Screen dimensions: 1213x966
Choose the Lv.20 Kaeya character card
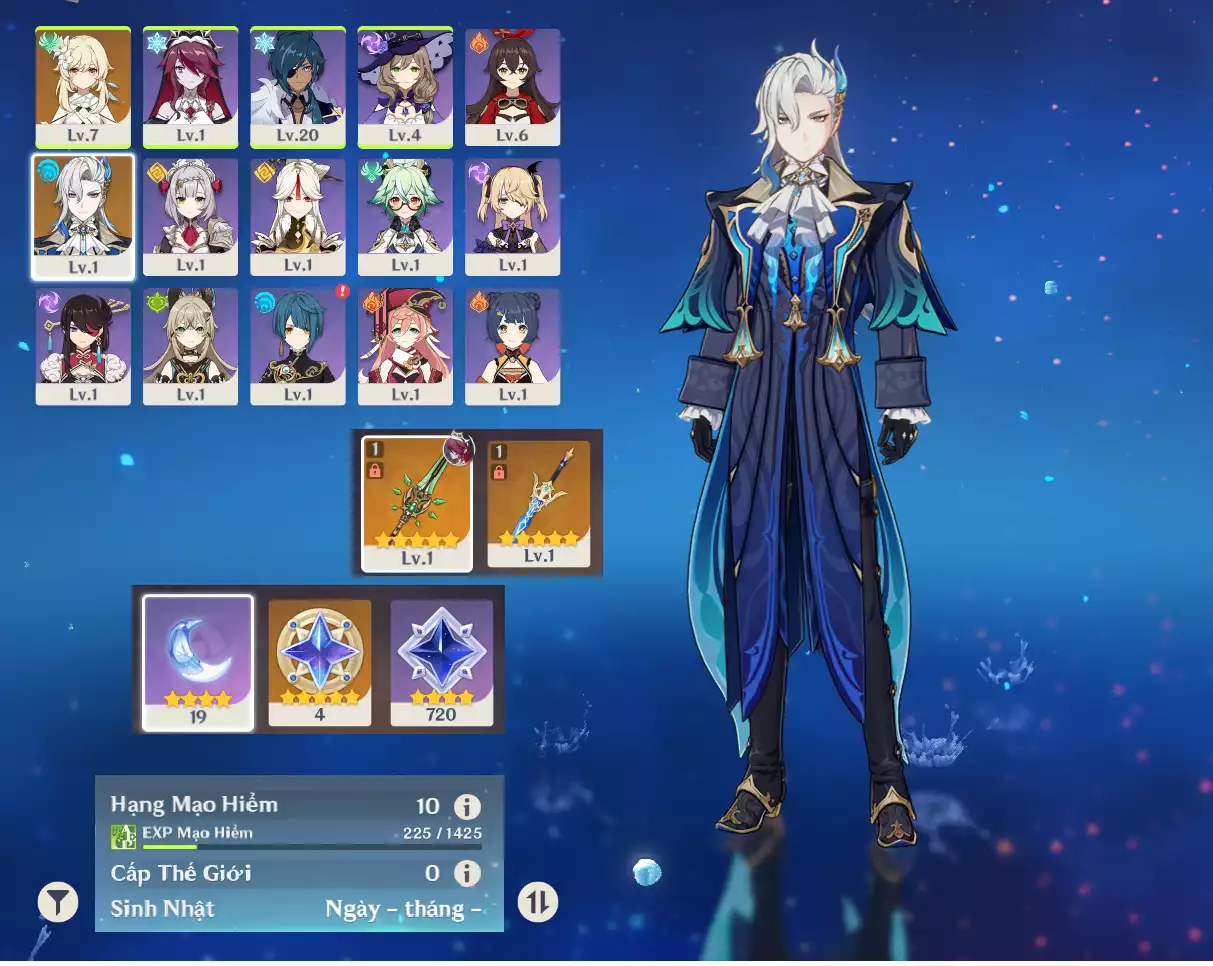[298, 88]
